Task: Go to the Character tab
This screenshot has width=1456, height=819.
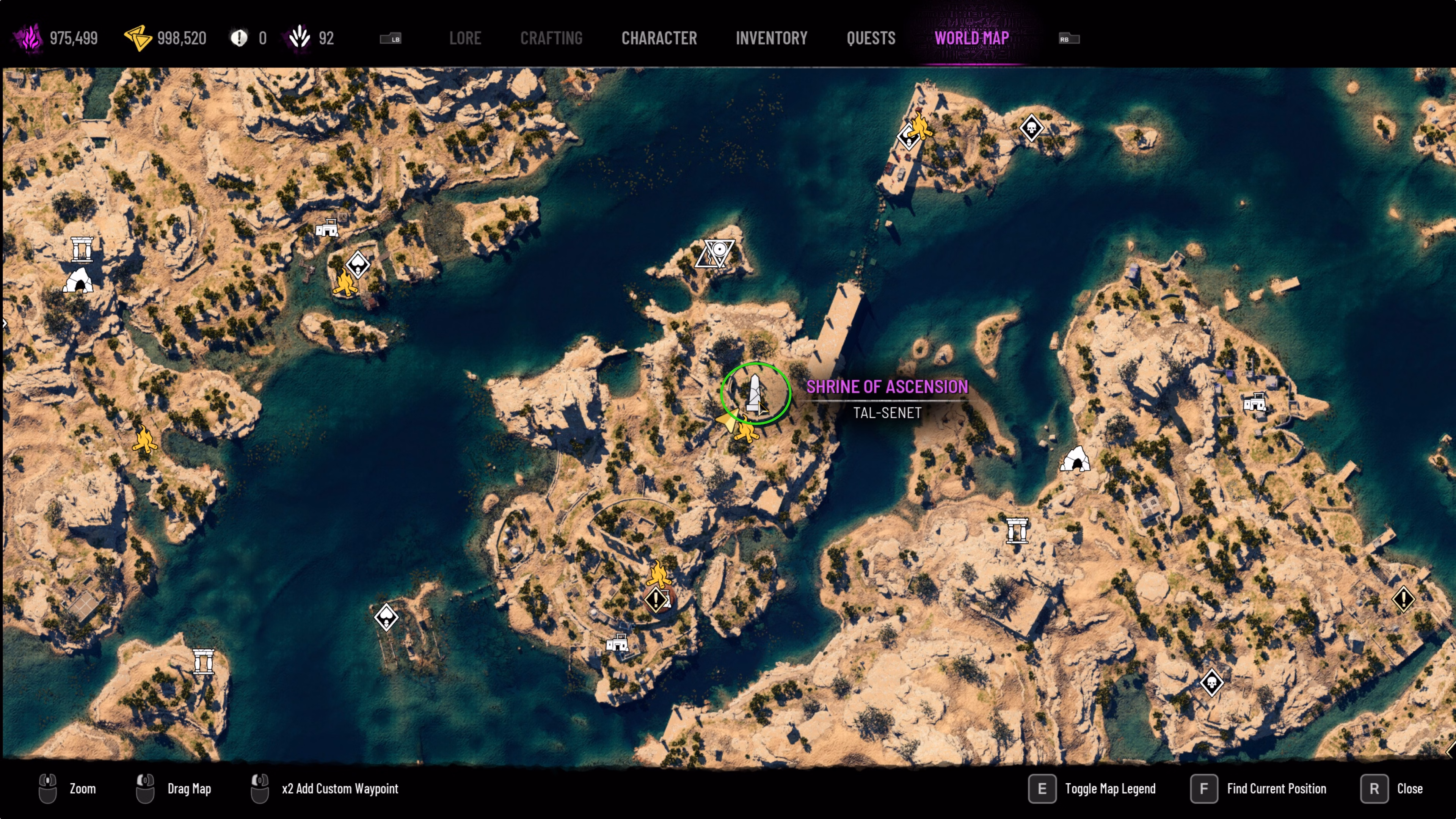Action: click(x=659, y=38)
